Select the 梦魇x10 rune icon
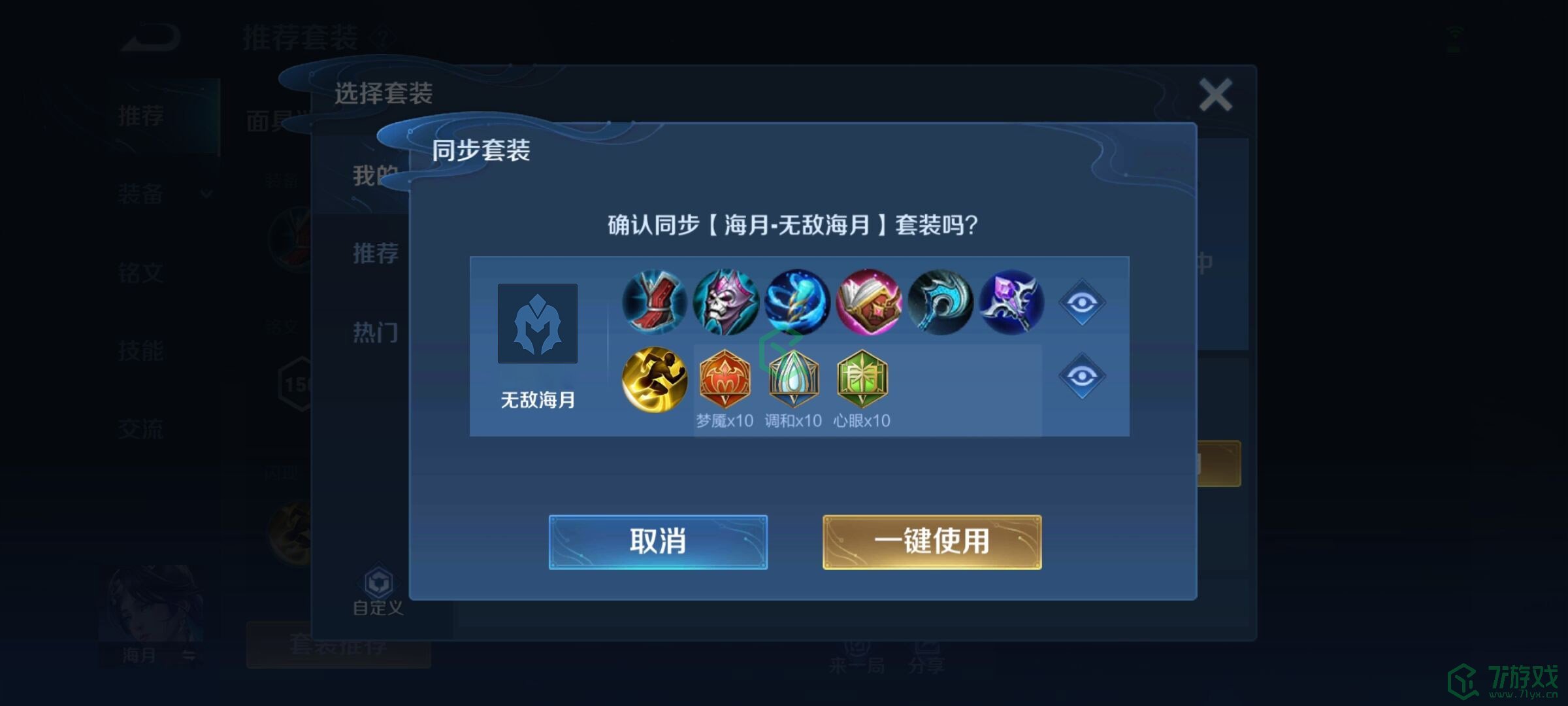 [725, 379]
